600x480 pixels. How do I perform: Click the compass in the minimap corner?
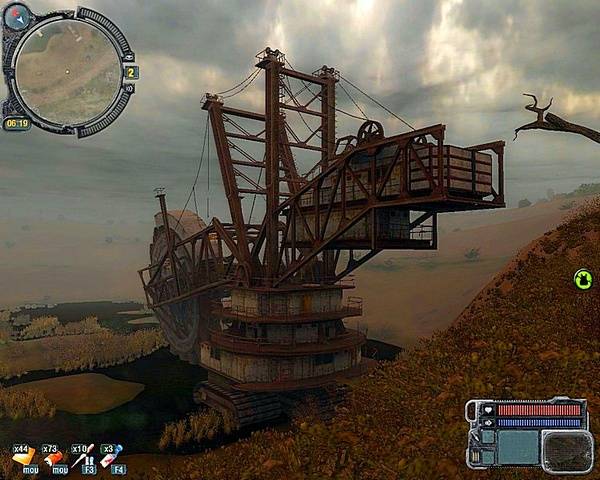17,16
